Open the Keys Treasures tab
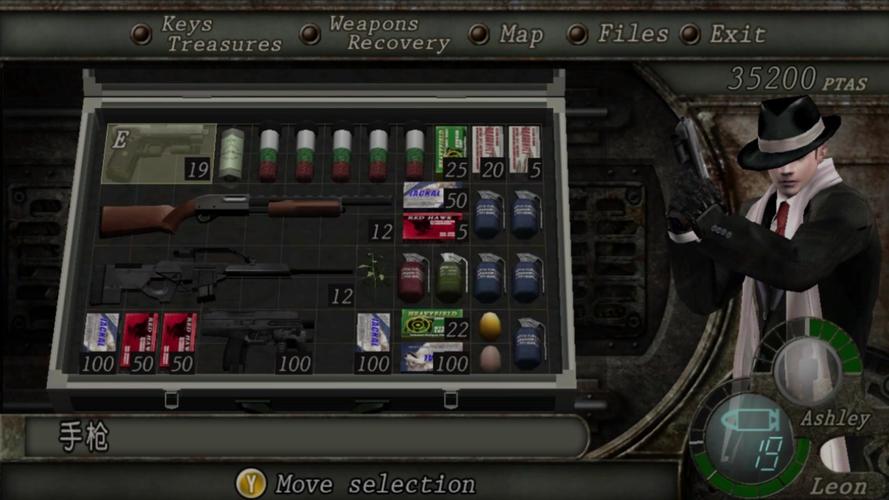Image resolution: width=889 pixels, height=500 pixels. [x=222, y=35]
